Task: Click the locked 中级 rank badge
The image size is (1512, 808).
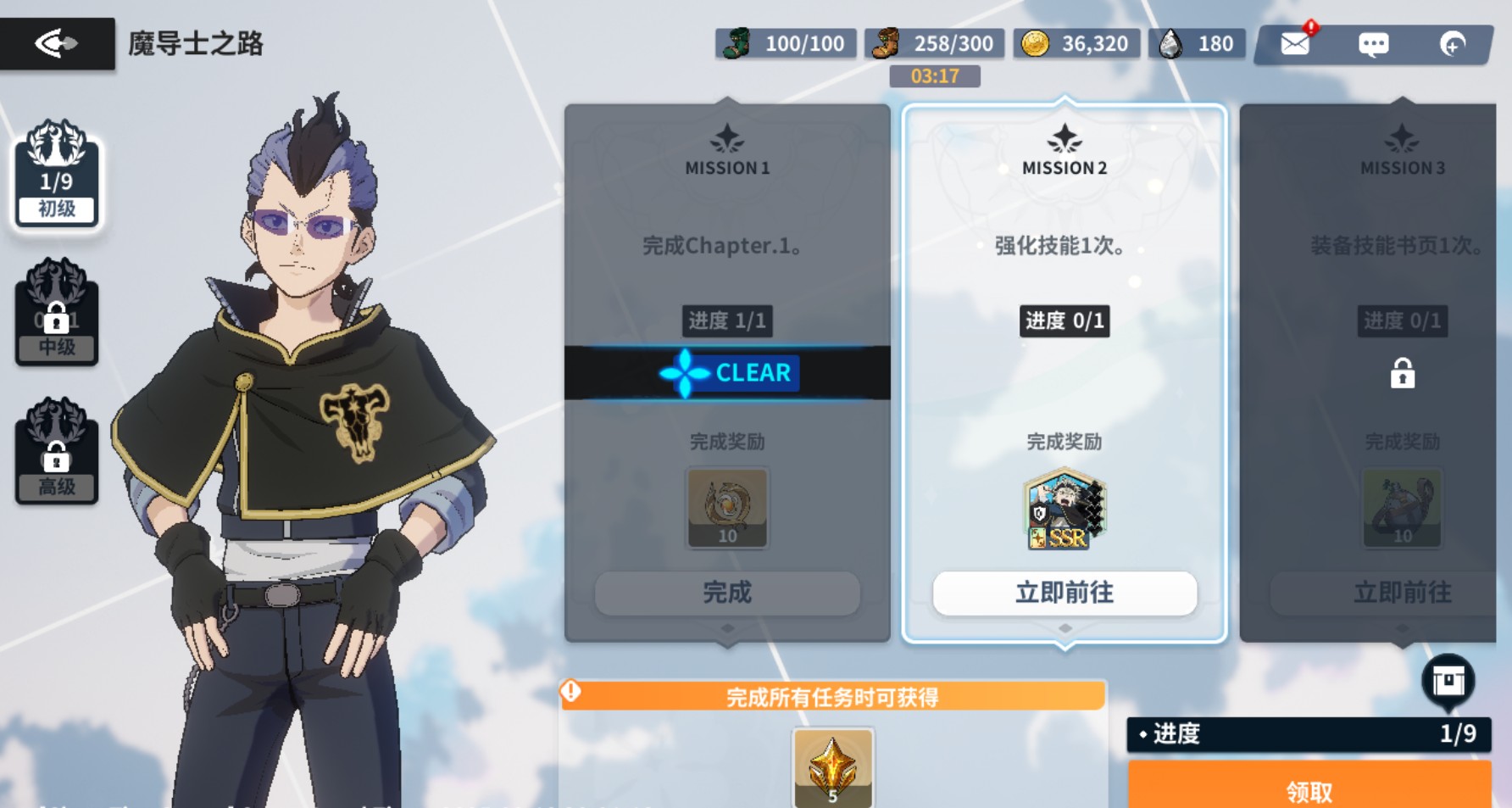Action: (x=56, y=318)
